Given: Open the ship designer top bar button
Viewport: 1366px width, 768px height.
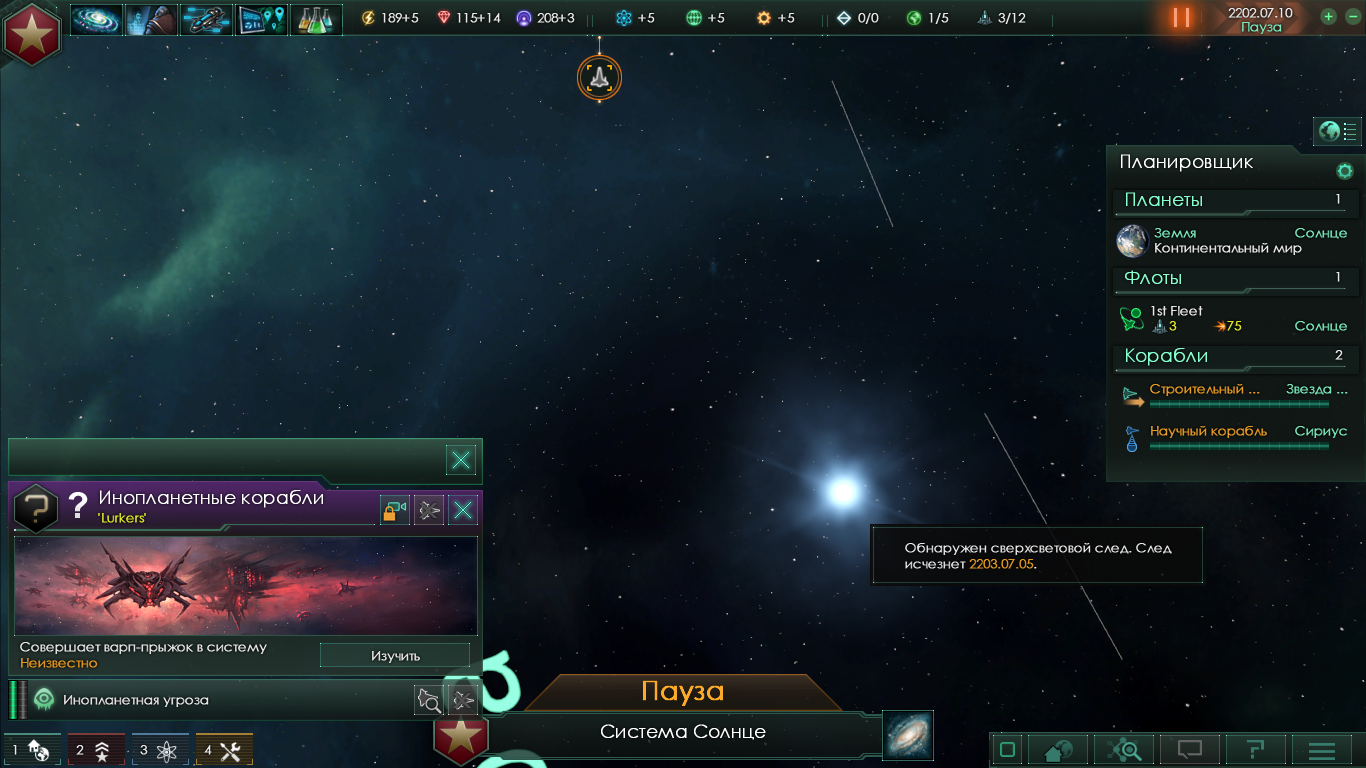Looking at the screenshot, I should pos(207,19).
